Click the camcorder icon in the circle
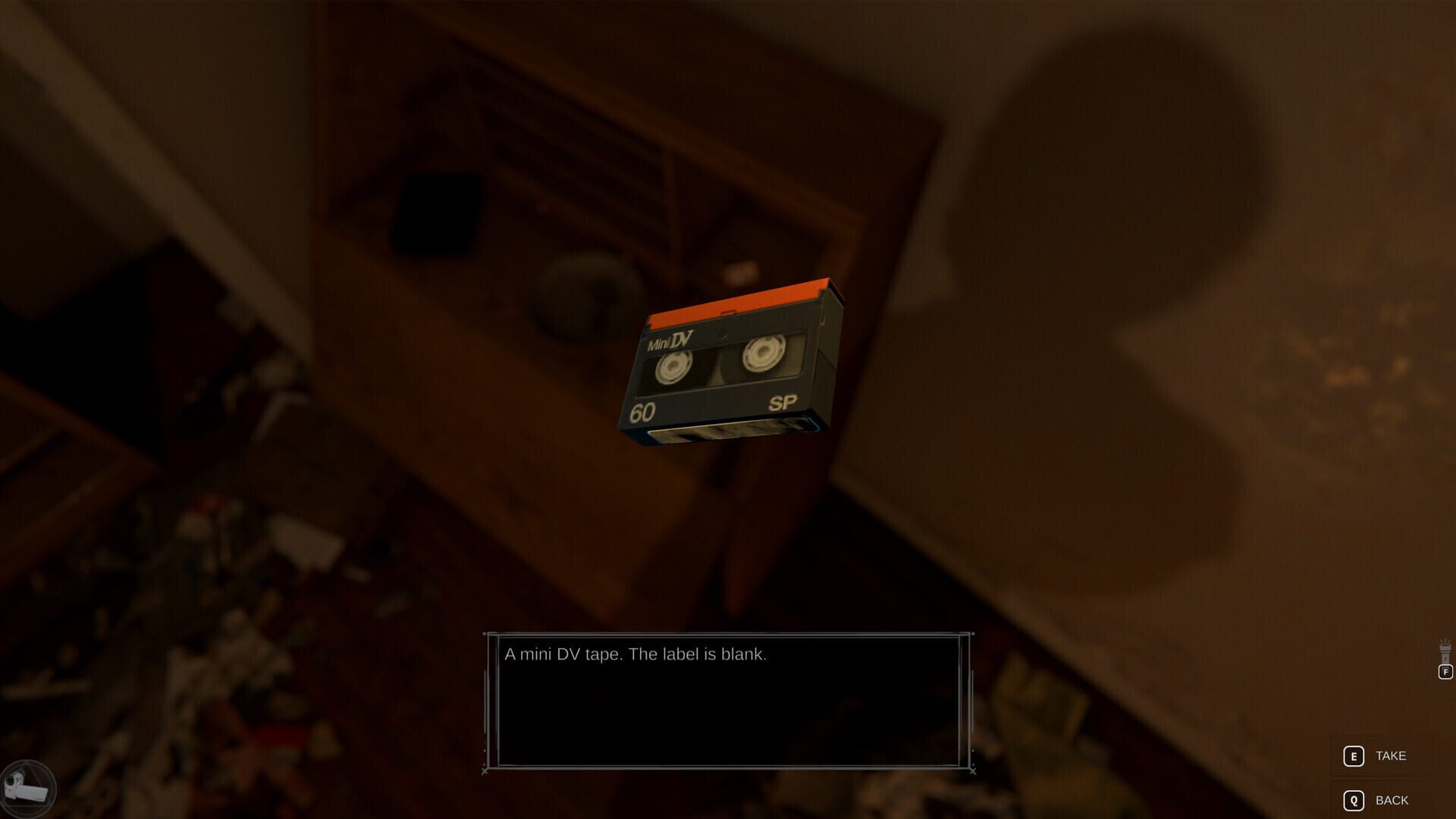 (30, 789)
